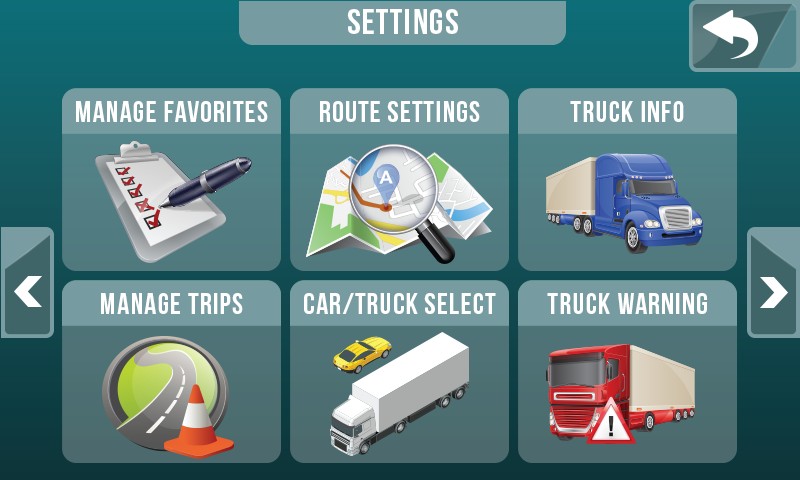Open the Manage Favorites menu
The width and height of the screenshot is (800, 480).
171,180
